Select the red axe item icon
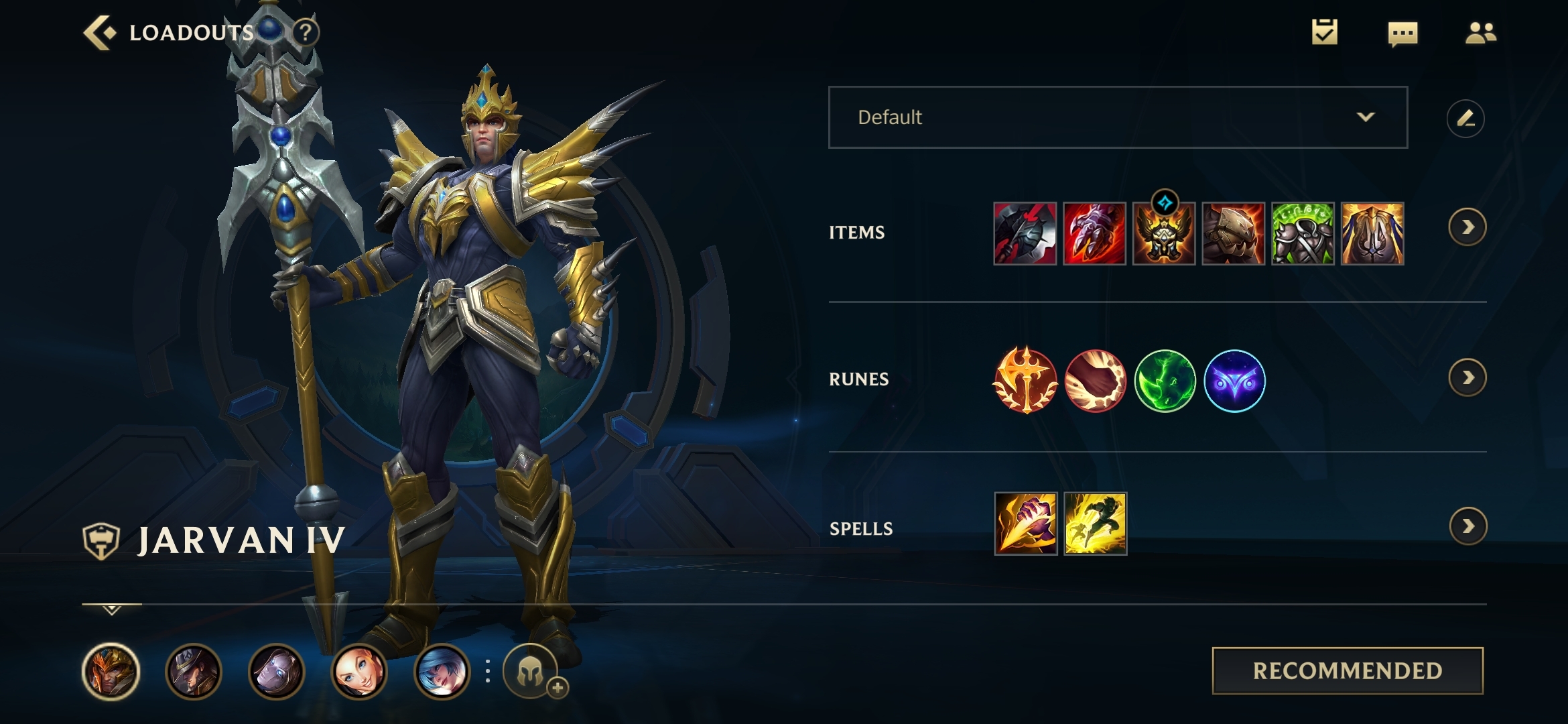The height and width of the screenshot is (724, 1568). tap(1025, 234)
